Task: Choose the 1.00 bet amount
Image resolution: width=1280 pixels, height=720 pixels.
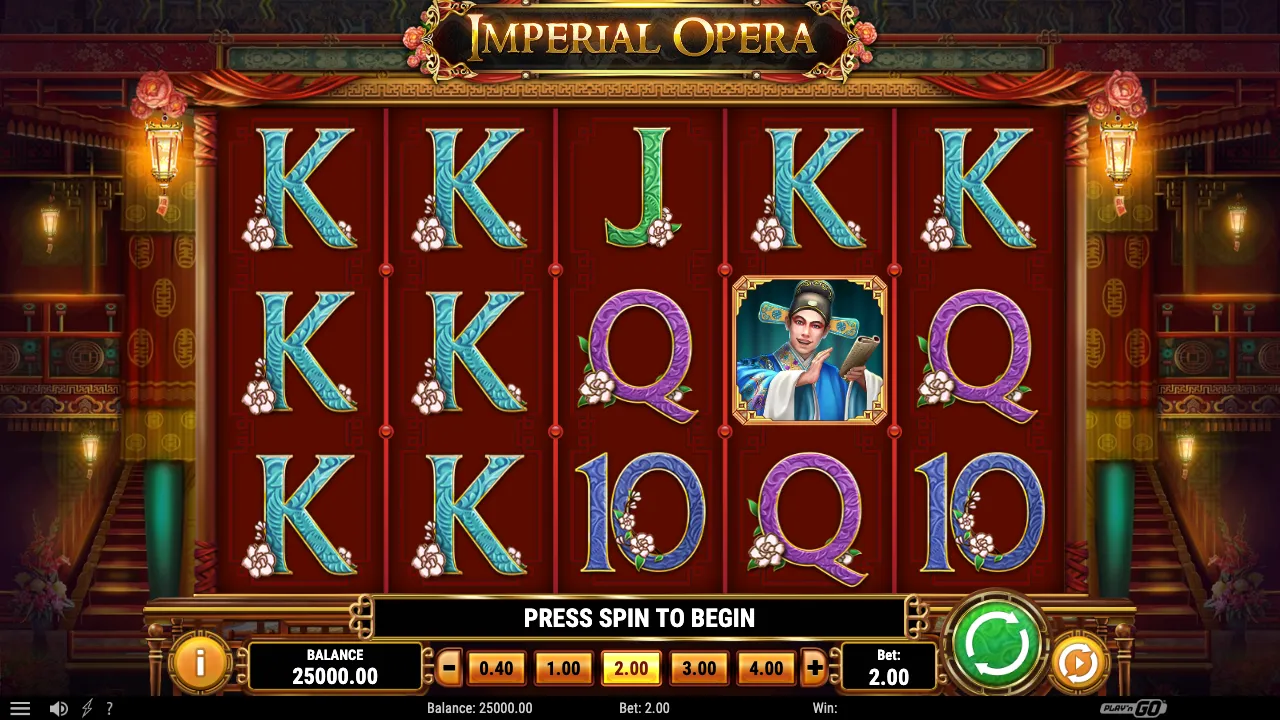Action: (x=563, y=668)
